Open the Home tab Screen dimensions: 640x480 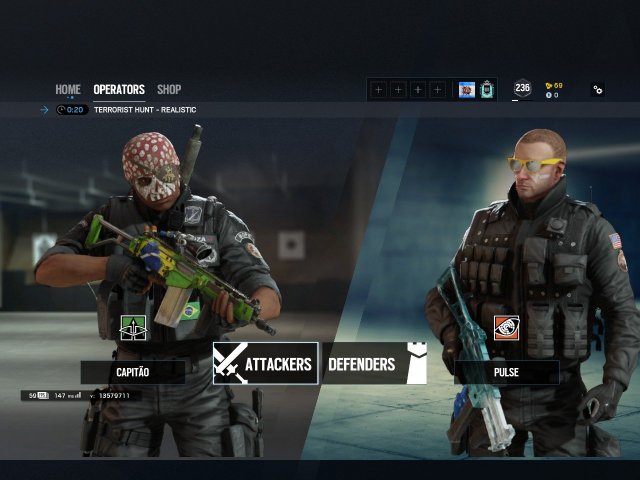(x=68, y=90)
